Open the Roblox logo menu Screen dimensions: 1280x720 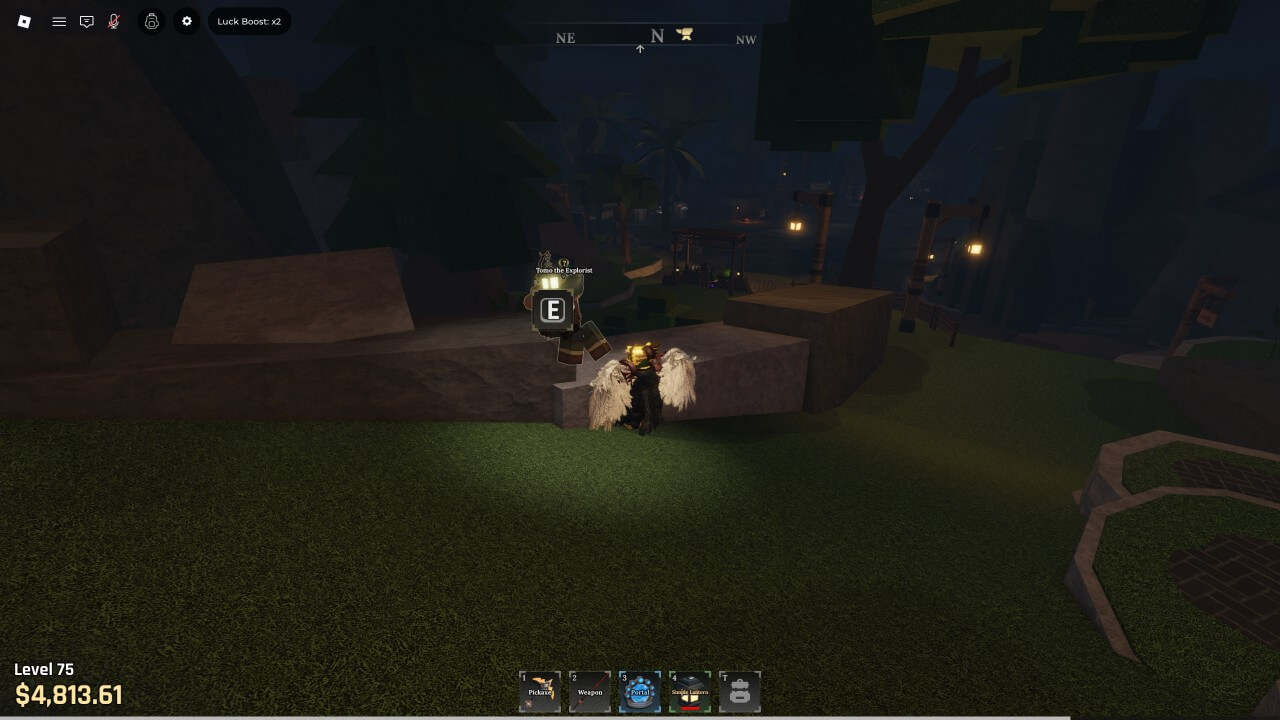(x=25, y=21)
